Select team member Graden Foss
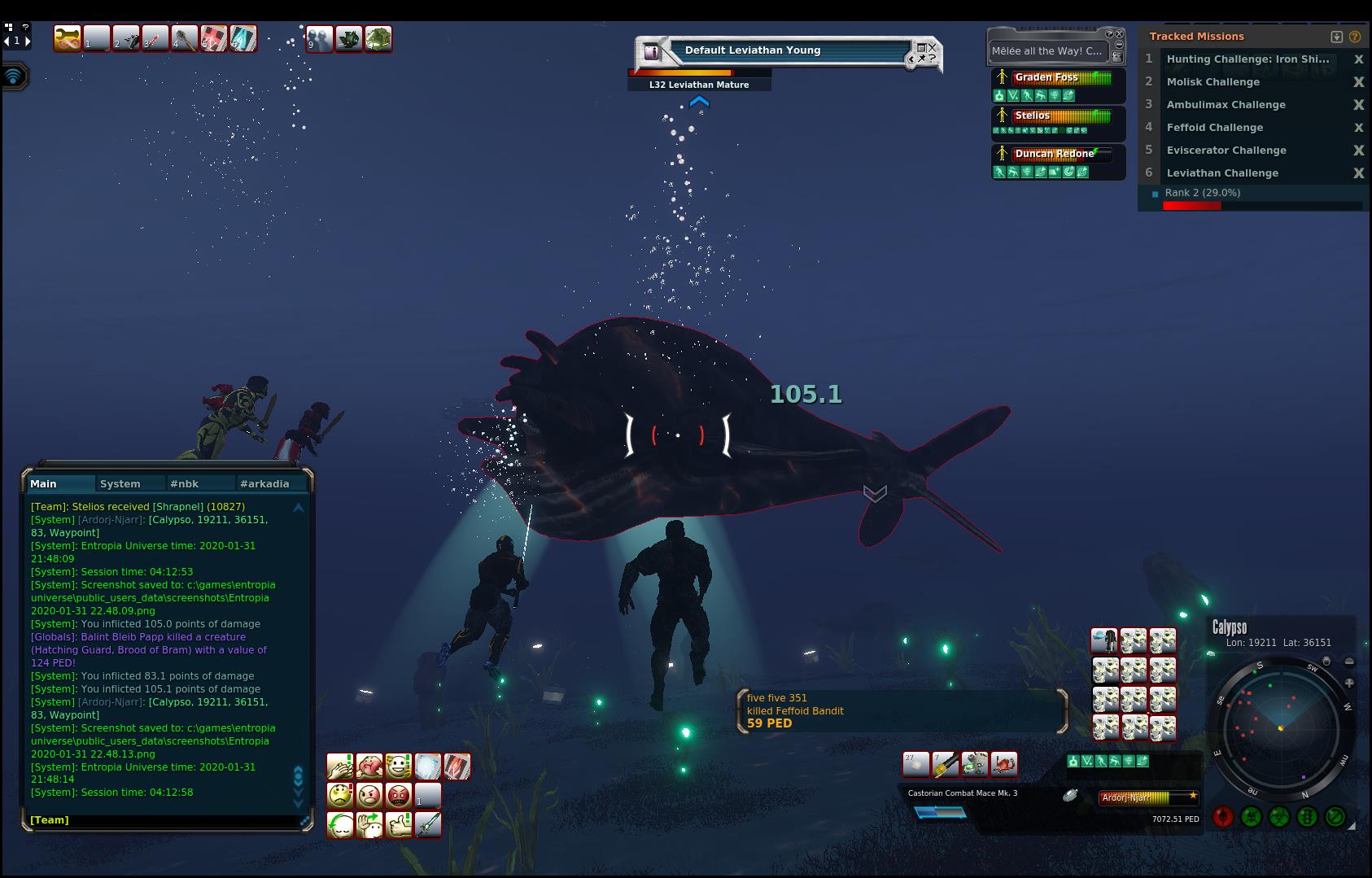Screen dimensions: 1372x878 click(1046, 77)
